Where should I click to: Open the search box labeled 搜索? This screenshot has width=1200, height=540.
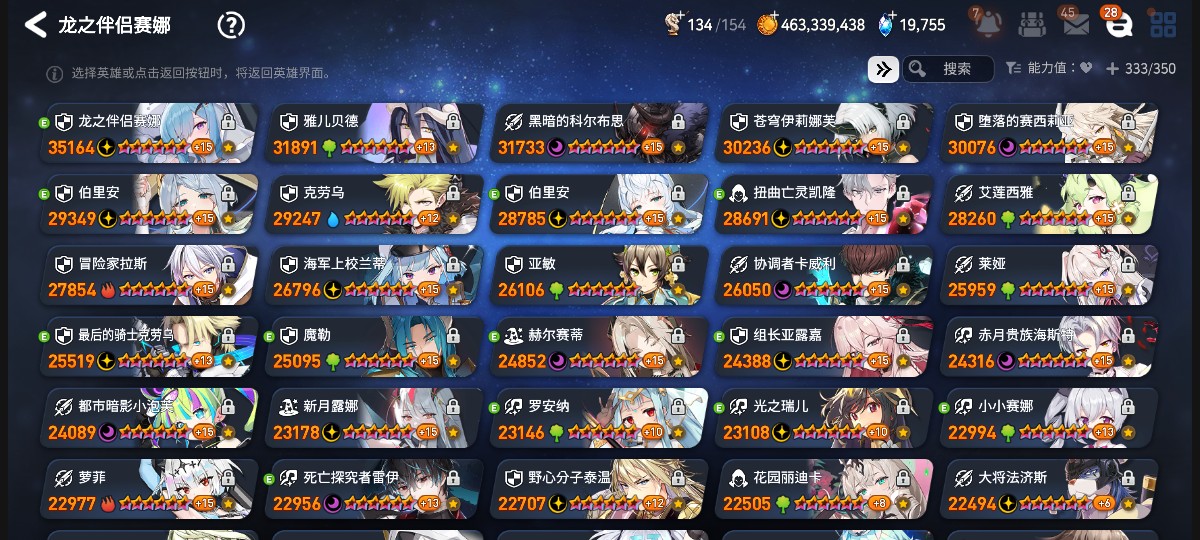pyautogui.click(x=948, y=69)
